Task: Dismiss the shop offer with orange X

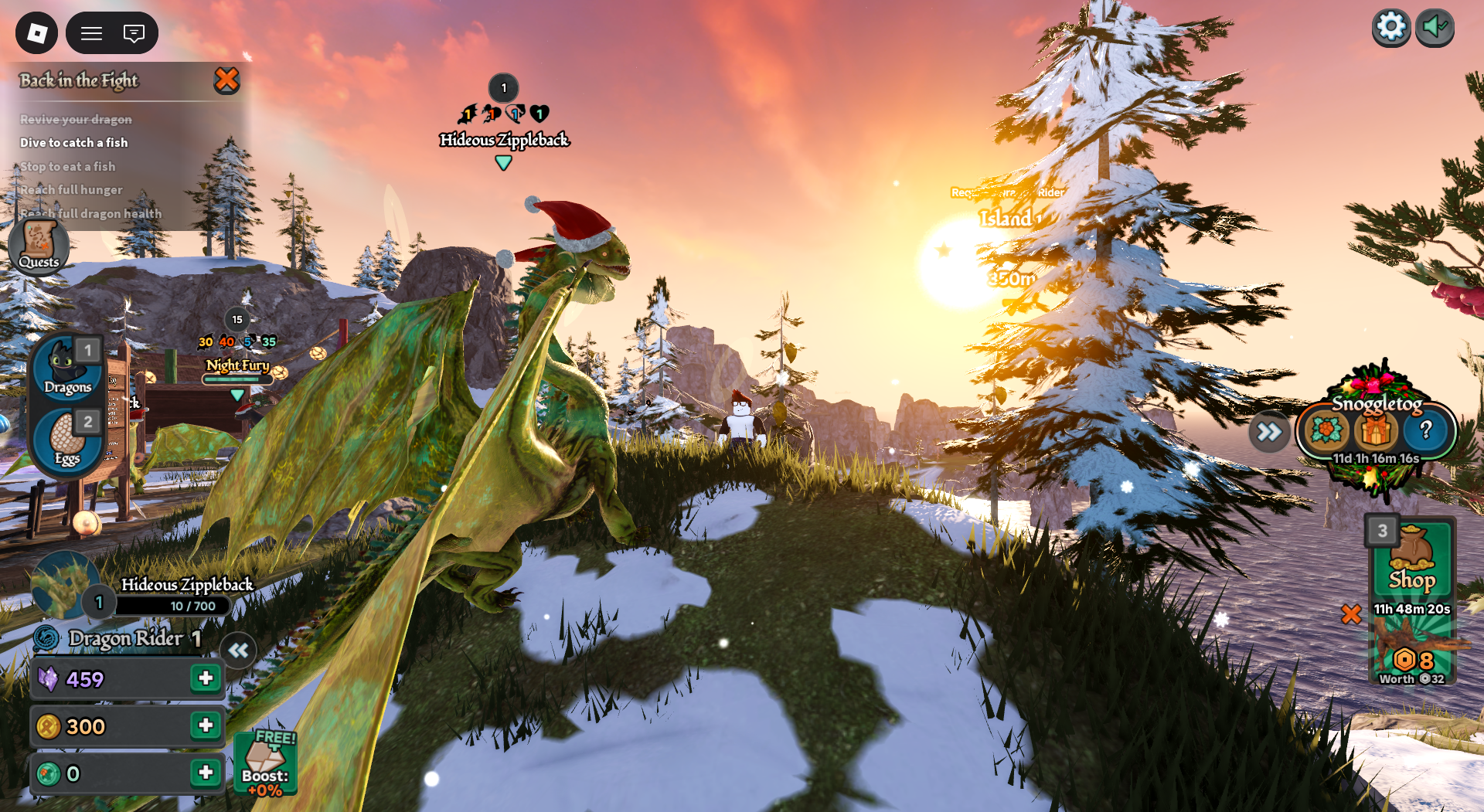Action: [x=1351, y=614]
